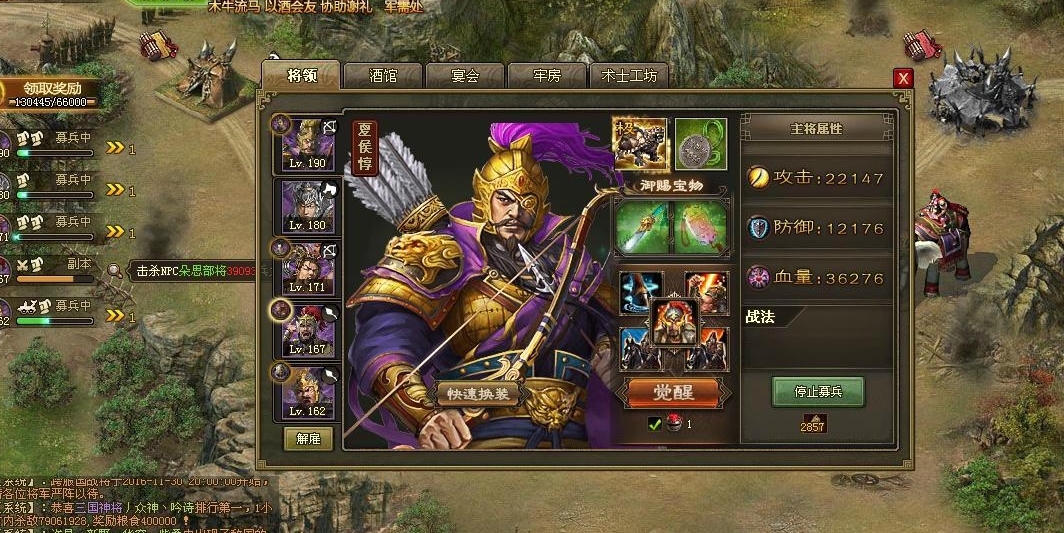Select the Lv. 167 general portrait
The height and width of the screenshot is (533, 1064).
[307, 329]
